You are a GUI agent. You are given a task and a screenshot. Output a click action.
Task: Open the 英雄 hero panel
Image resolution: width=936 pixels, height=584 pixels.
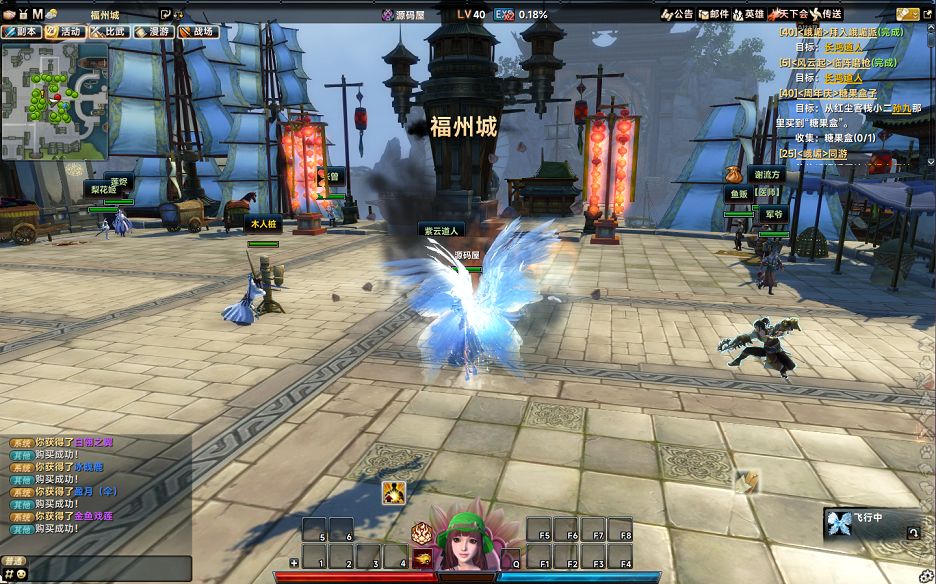point(749,14)
